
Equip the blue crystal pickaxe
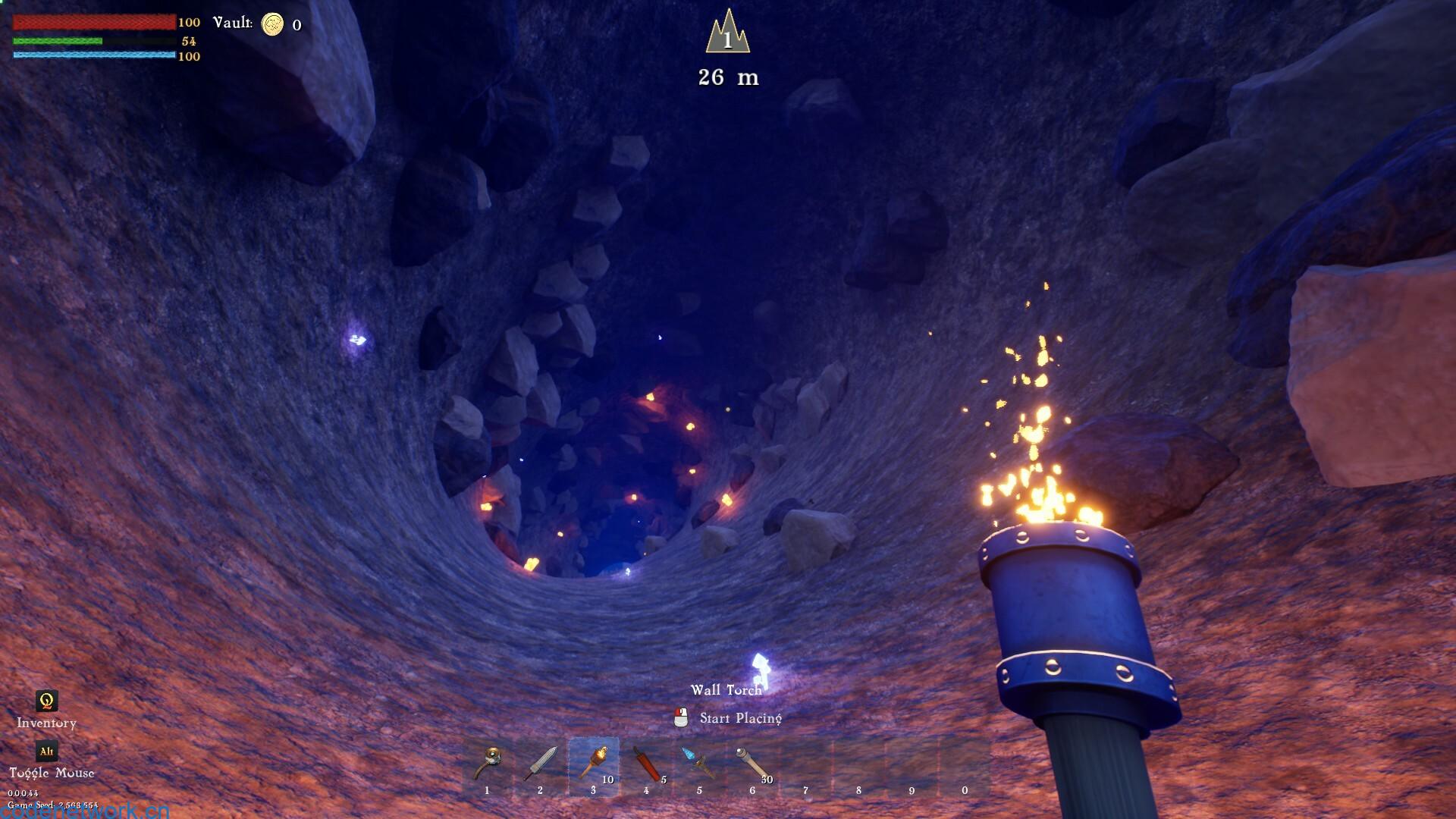(700, 764)
